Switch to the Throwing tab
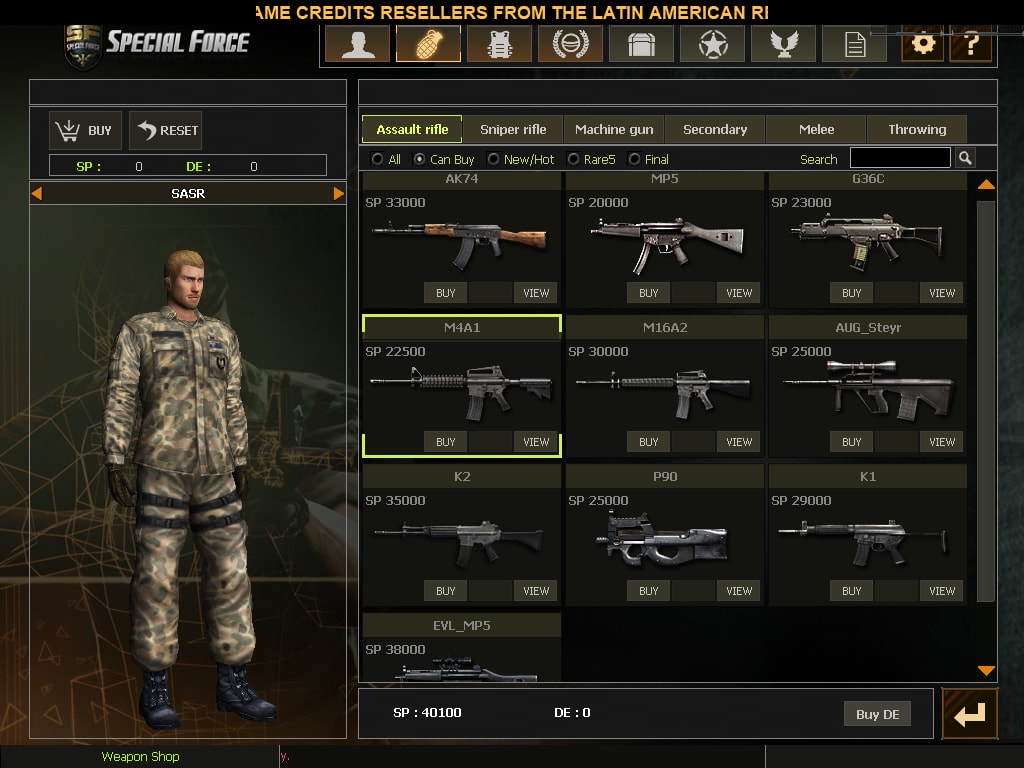 [917, 129]
